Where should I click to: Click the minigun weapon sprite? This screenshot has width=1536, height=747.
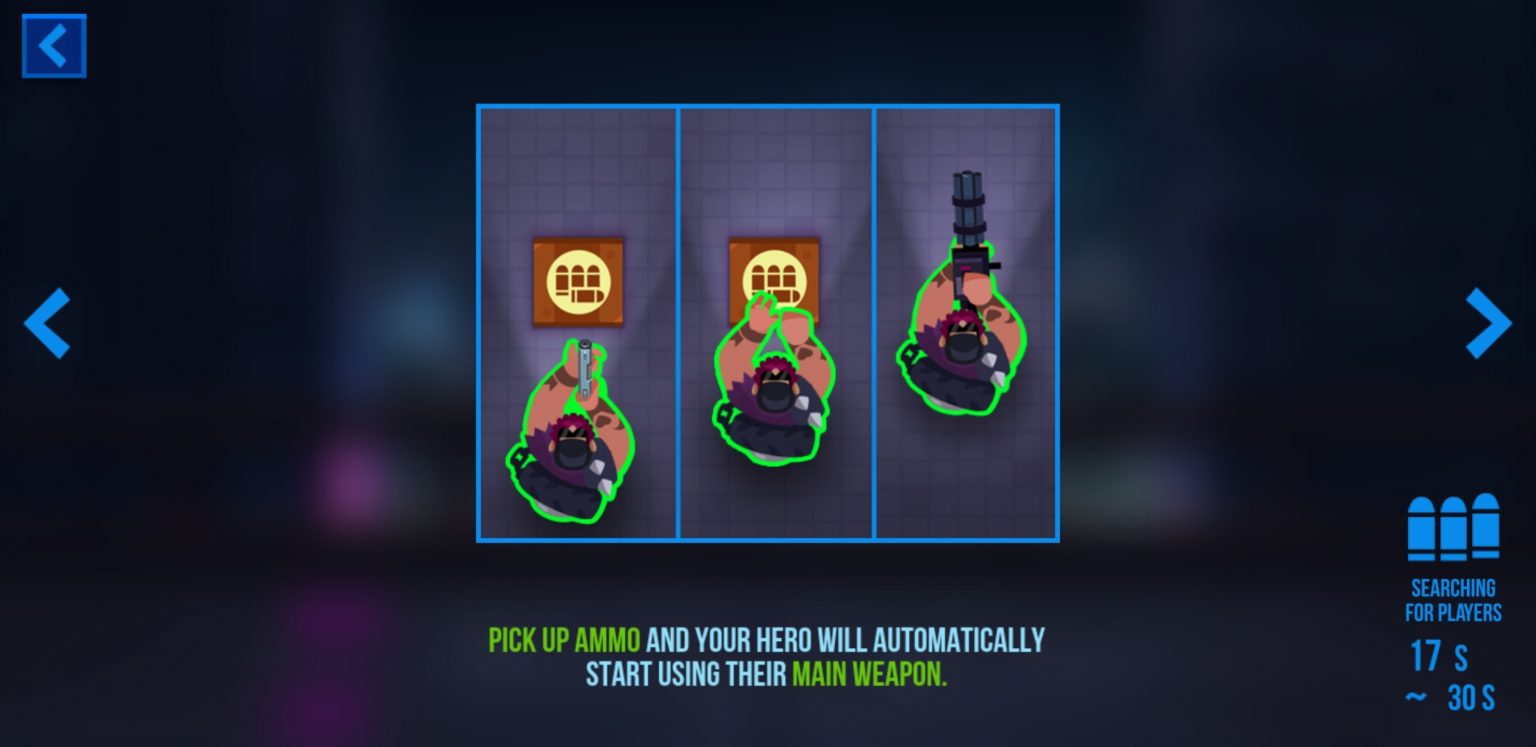[x=968, y=215]
